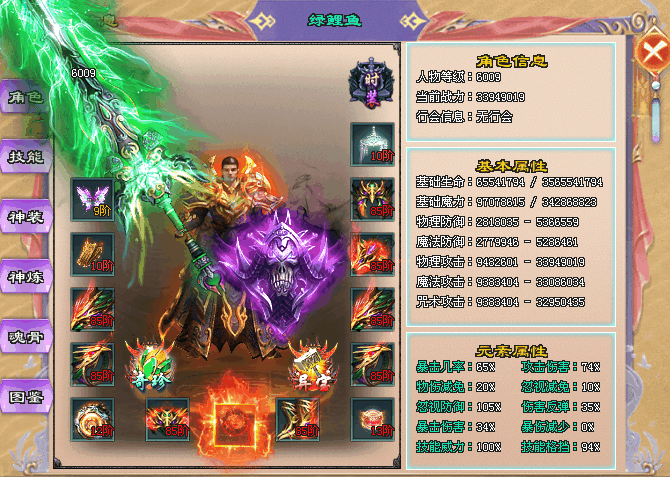Select the golden boots equipment slot

click(x=297, y=418)
